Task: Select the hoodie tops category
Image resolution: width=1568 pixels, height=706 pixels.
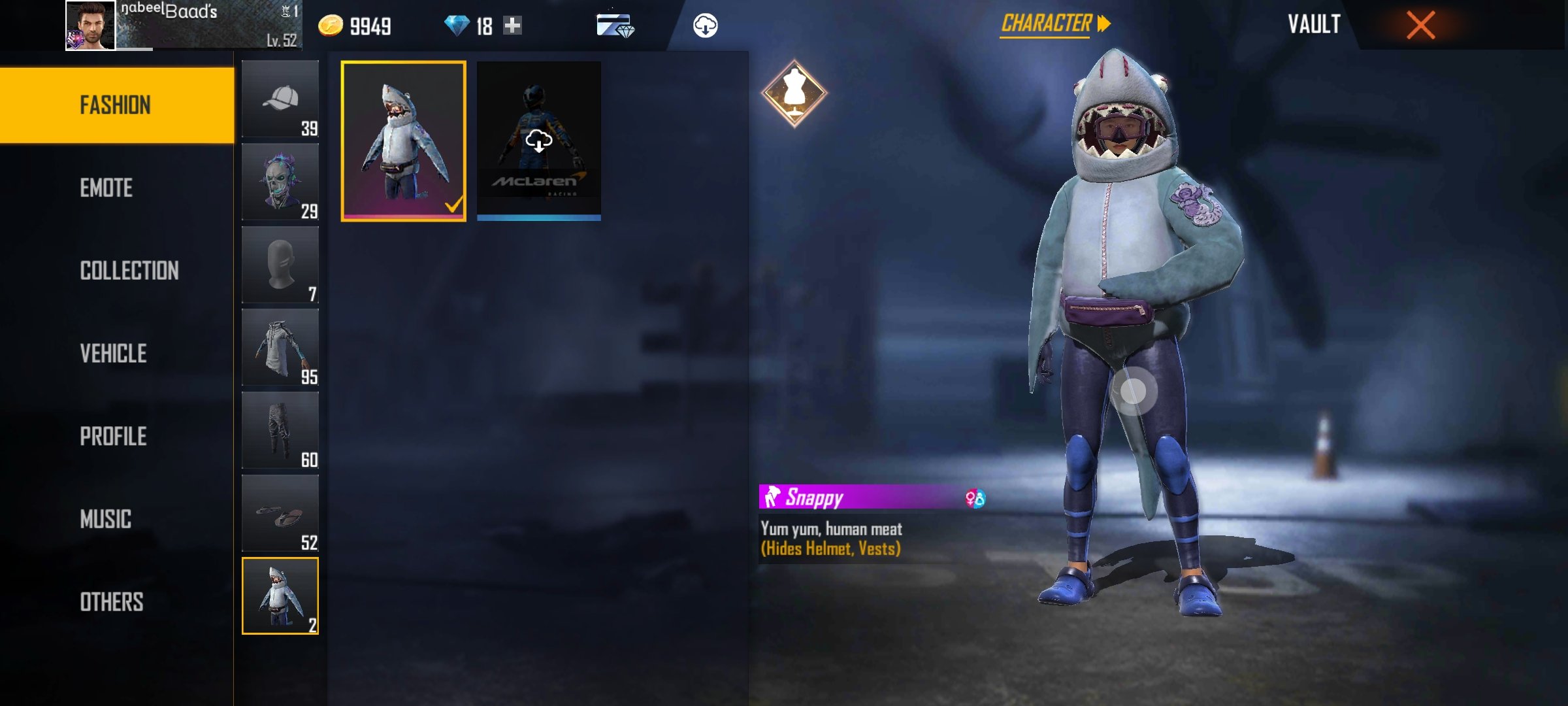Action: point(280,348)
